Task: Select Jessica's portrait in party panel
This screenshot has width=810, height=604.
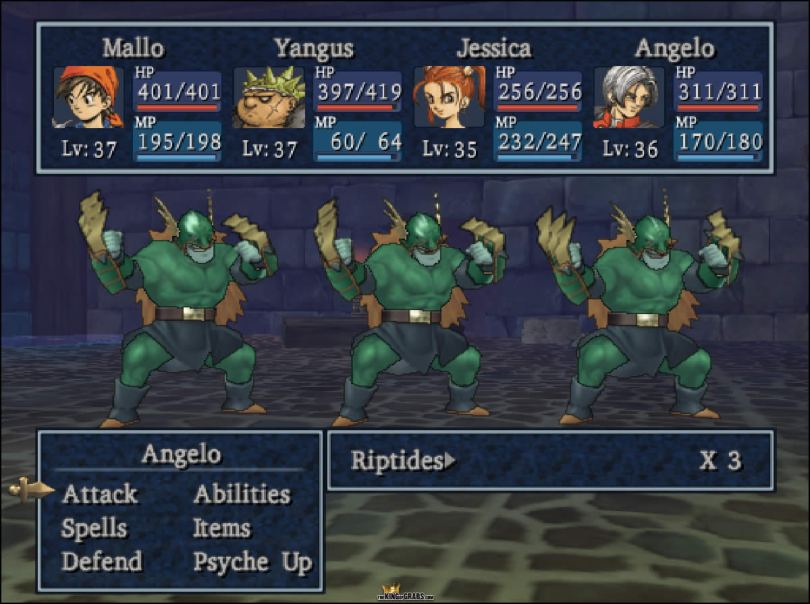Action: point(449,97)
